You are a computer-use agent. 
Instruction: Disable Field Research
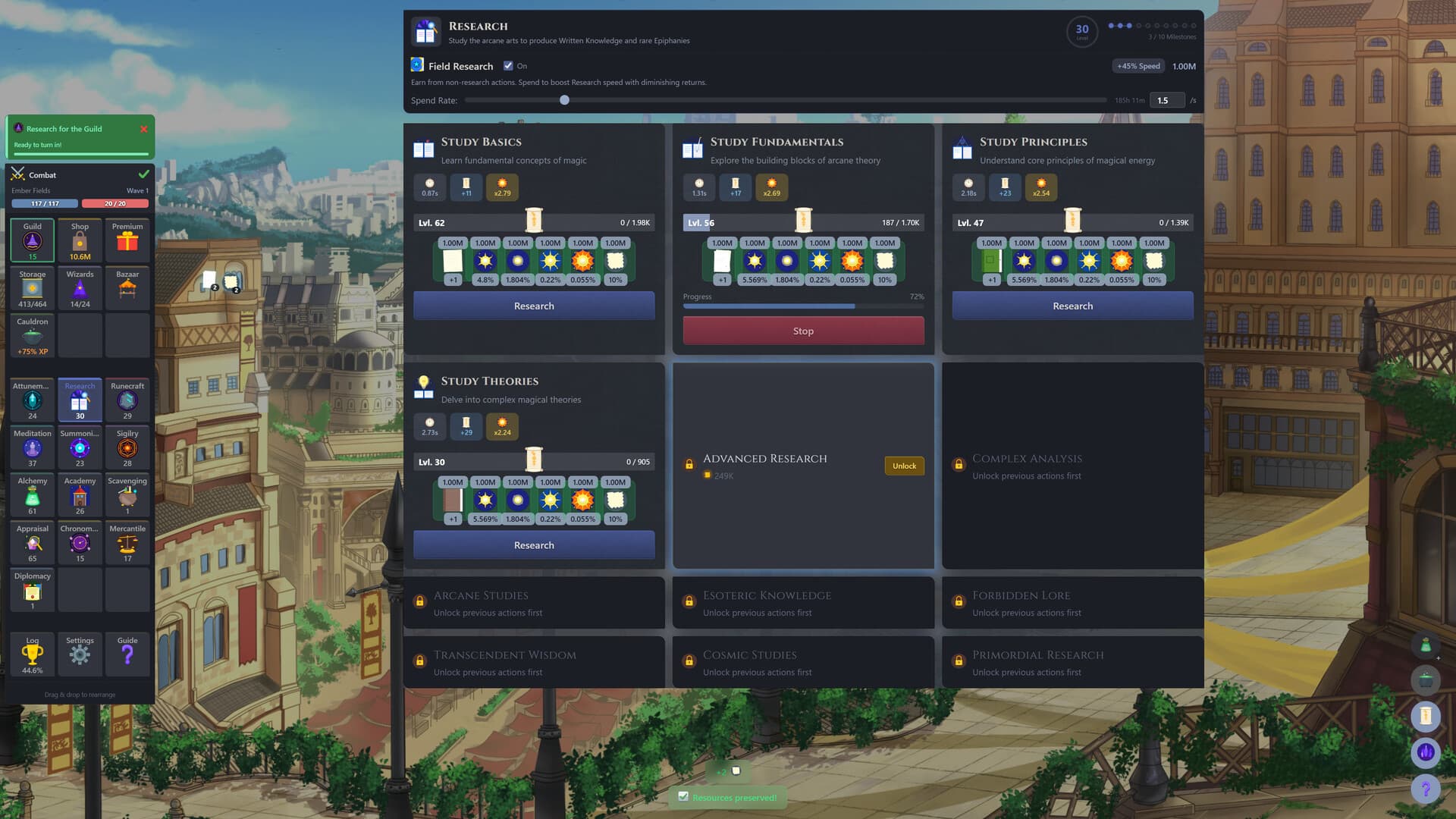508,66
